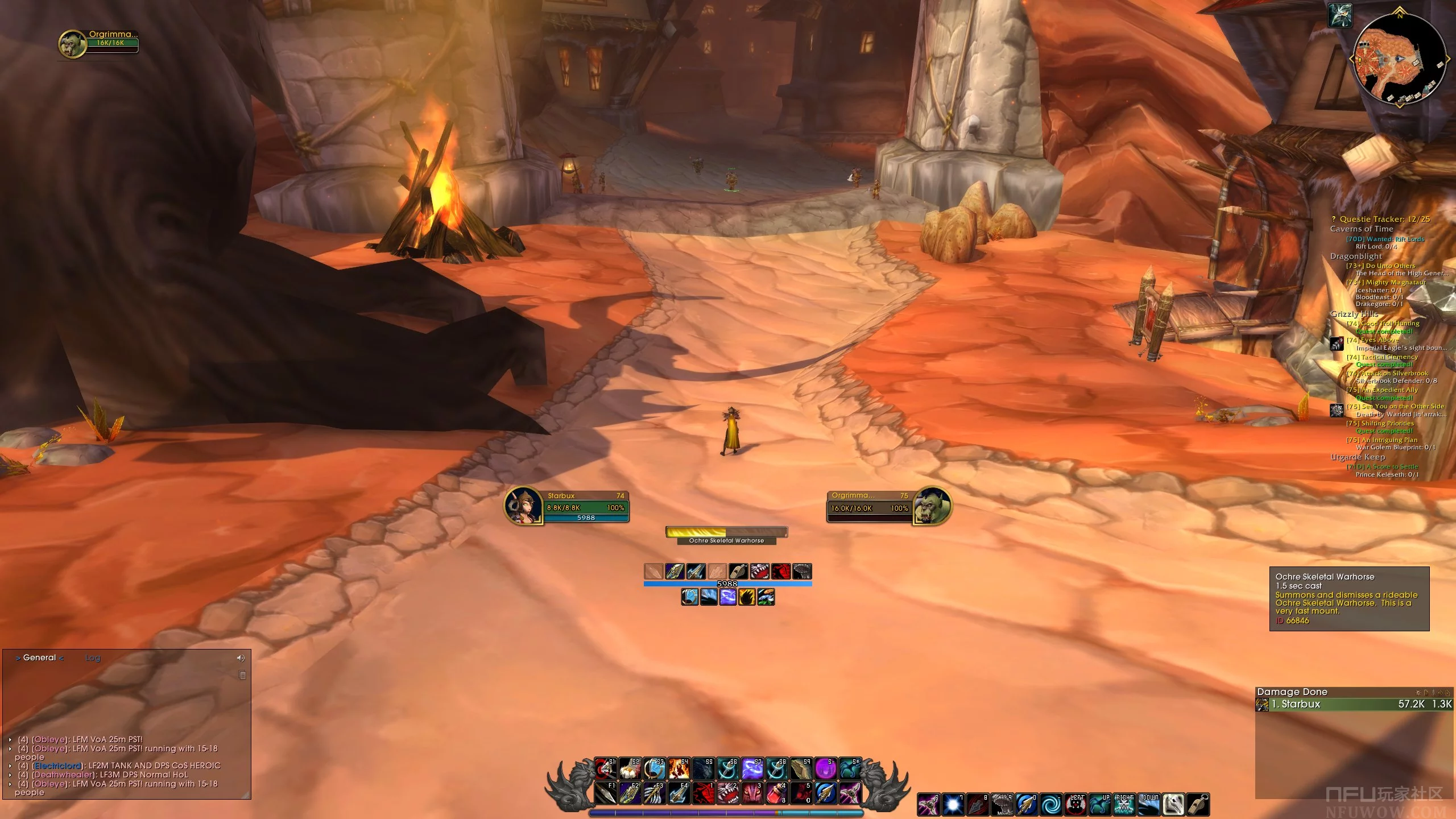Screen dimensions: 1456x819
Task: Switch to the Log chat tab
Action: (93, 658)
